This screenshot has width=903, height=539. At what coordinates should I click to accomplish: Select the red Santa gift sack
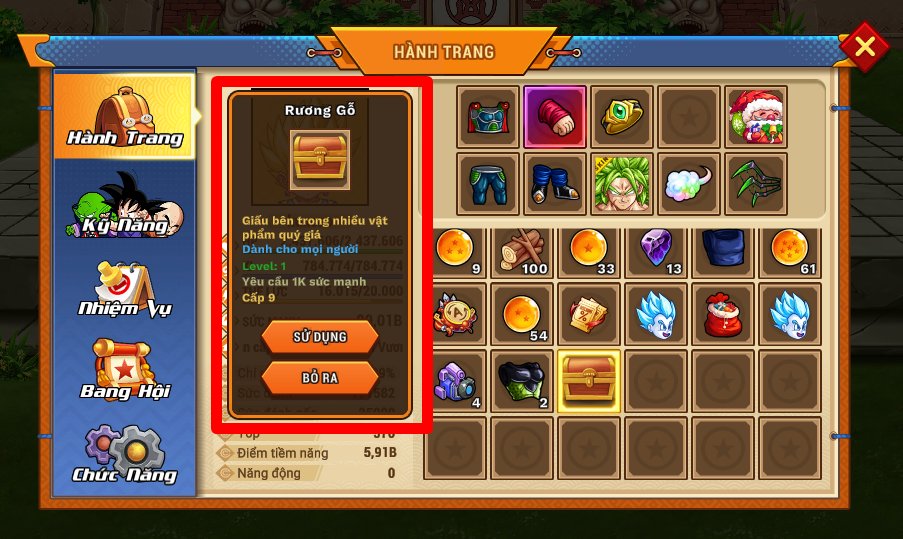click(724, 315)
